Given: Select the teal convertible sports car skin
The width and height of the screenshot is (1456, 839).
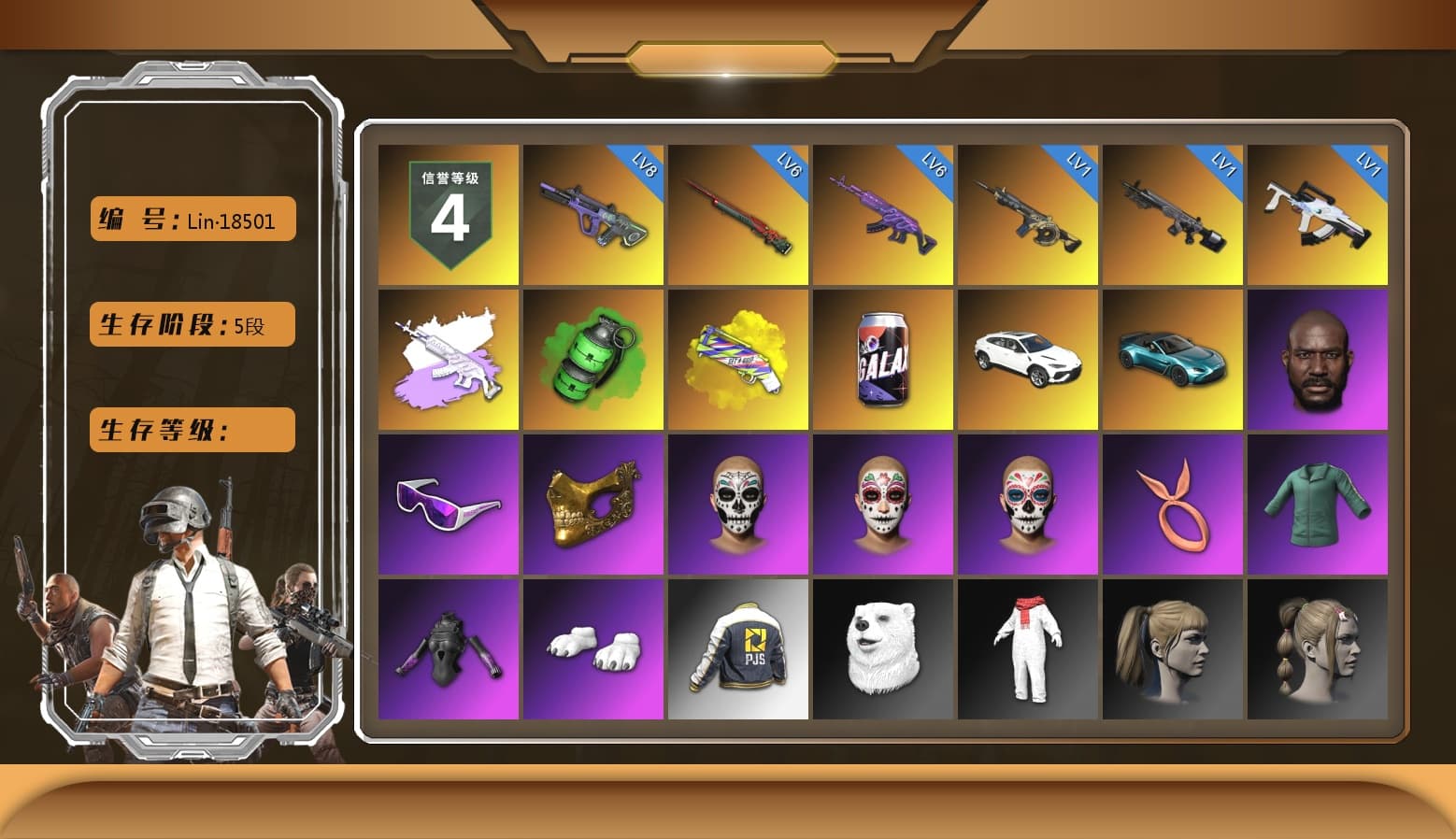Looking at the screenshot, I should (x=1173, y=360).
